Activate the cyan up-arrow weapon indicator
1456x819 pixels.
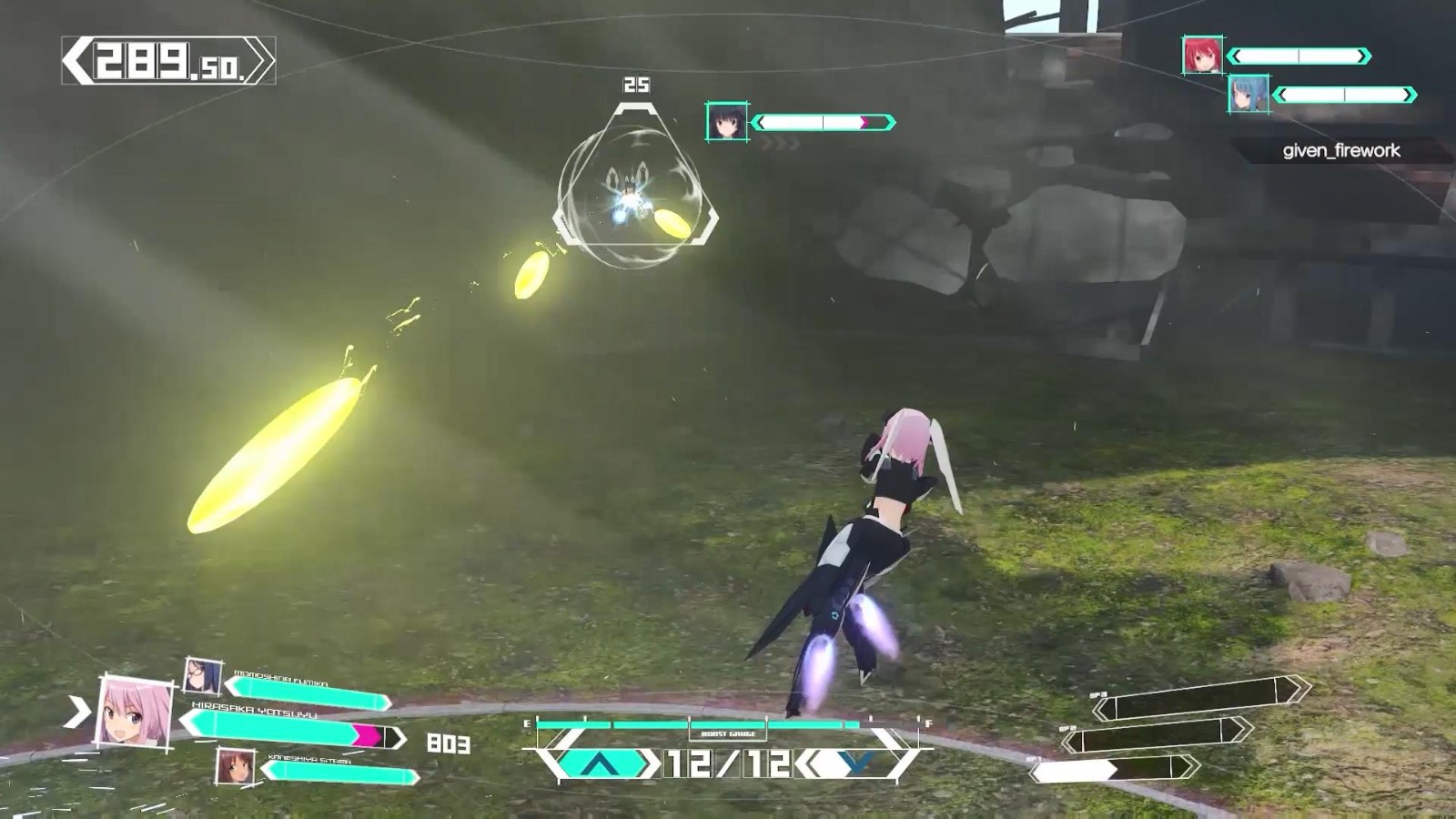pos(598,763)
